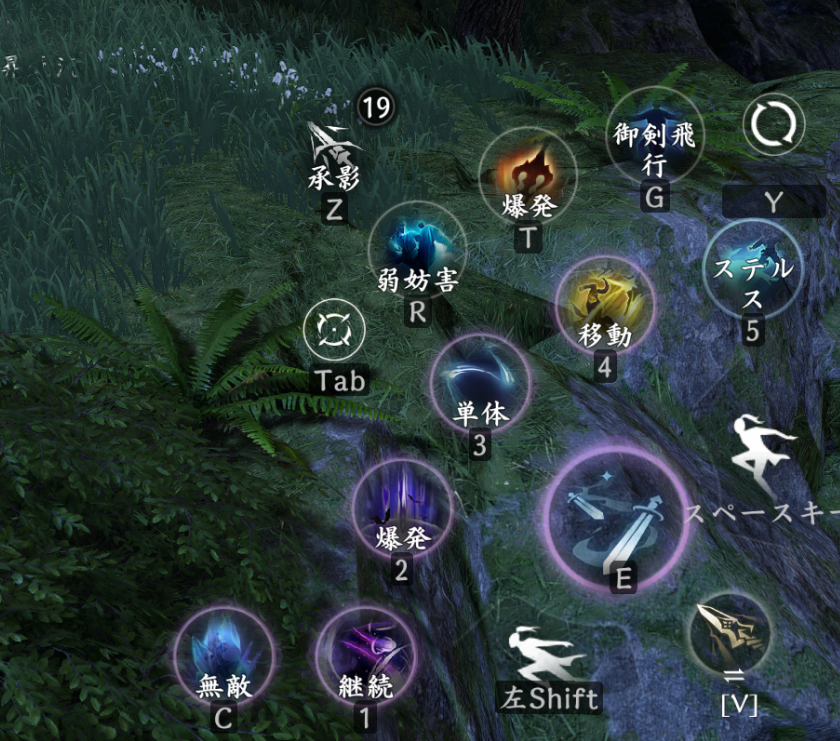Screen dimensions: 840x741
Task: Click the circular arrows swap button
Action: coord(774,127)
